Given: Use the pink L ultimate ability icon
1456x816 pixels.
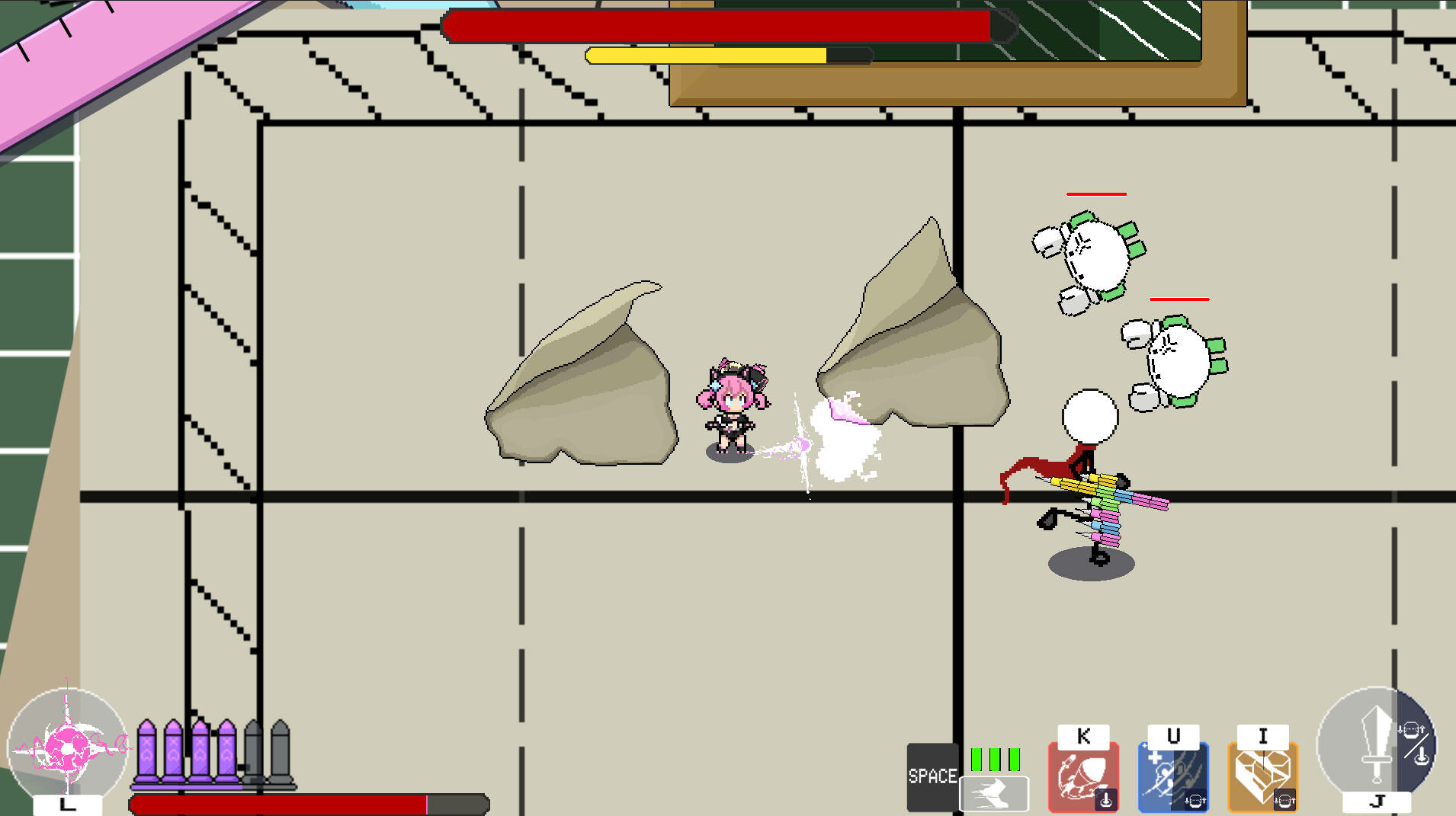Looking at the screenshot, I should [x=69, y=747].
